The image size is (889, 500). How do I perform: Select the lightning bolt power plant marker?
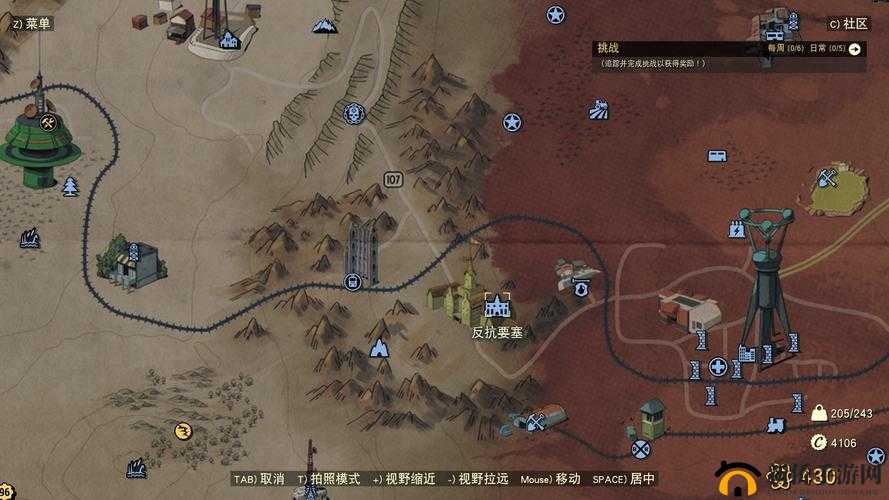coord(737,229)
